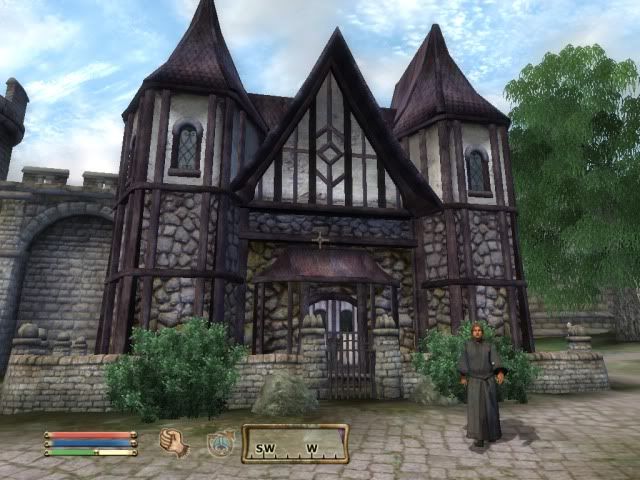The height and width of the screenshot is (480, 640).
Task: Click the compass direction bar
Action: 295,444
